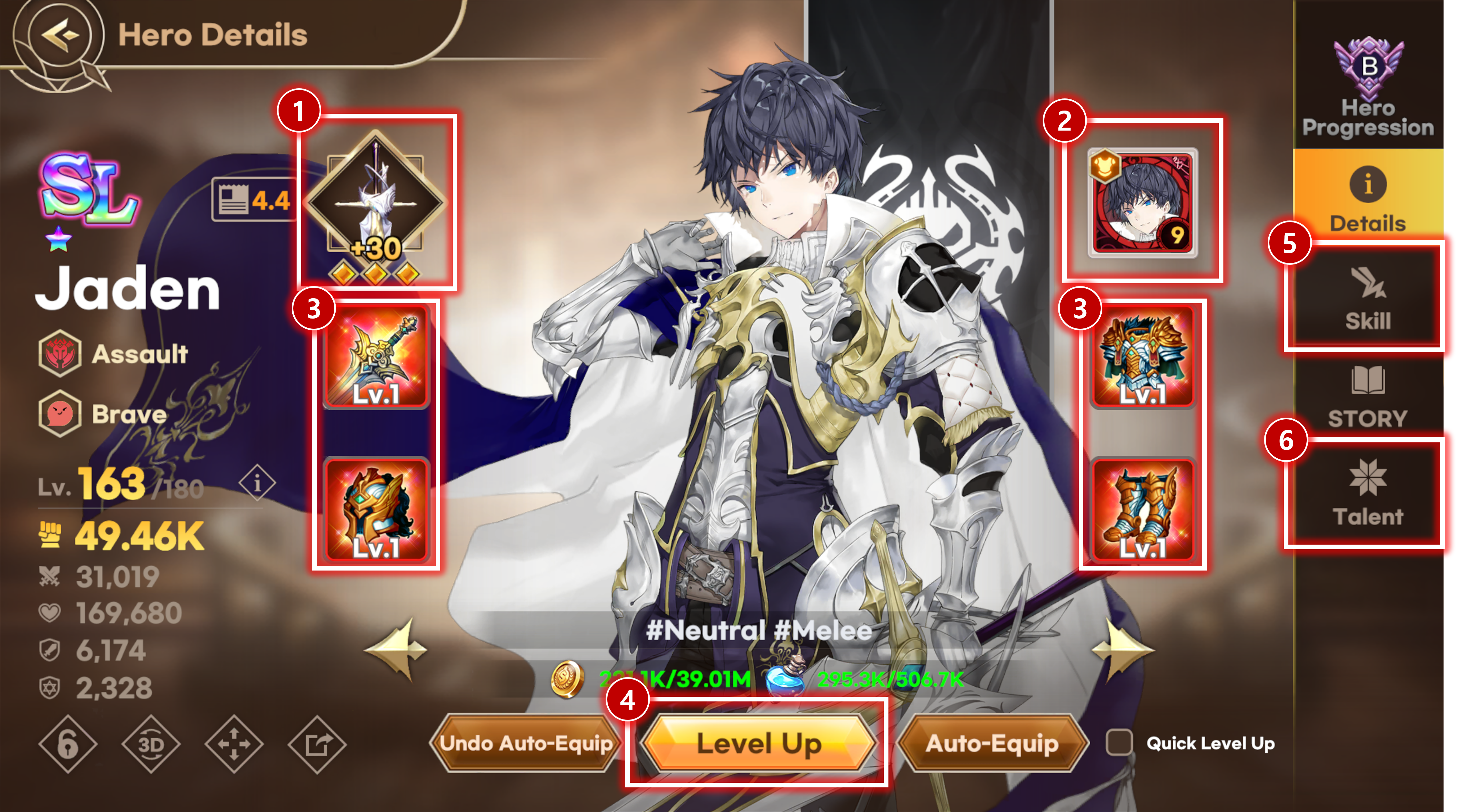Auto-Equip gear for Jaden

click(992, 743)
